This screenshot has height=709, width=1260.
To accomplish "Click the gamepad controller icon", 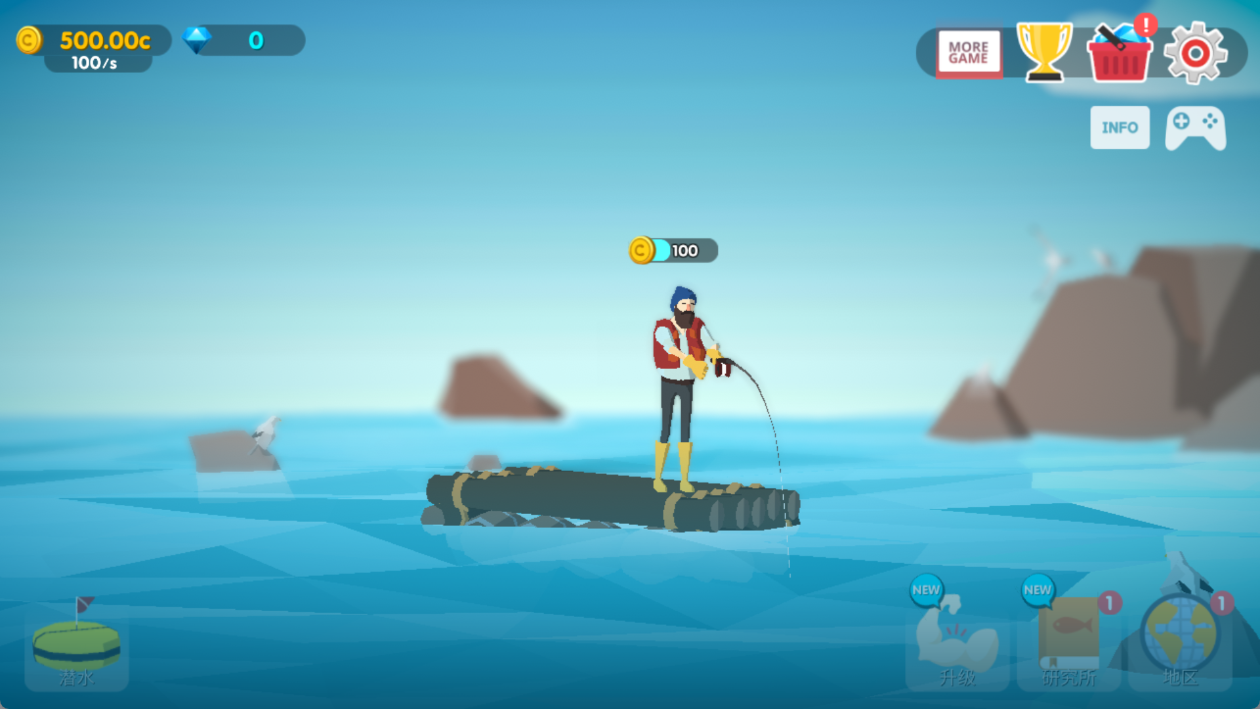I will pyautogui.click(x=1195, y=128).
